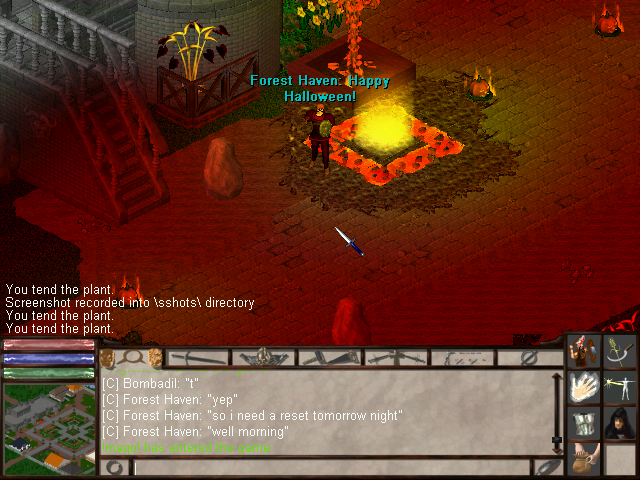Open the magnifying glass look tool

click(131, 357)
